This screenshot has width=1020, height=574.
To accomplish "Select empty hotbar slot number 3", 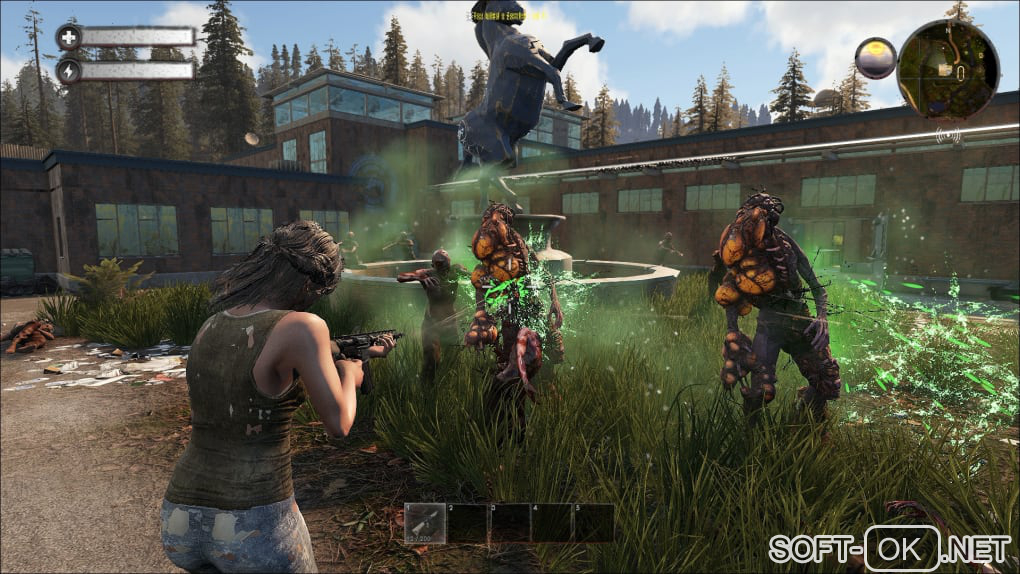I will tap(509, 522).
